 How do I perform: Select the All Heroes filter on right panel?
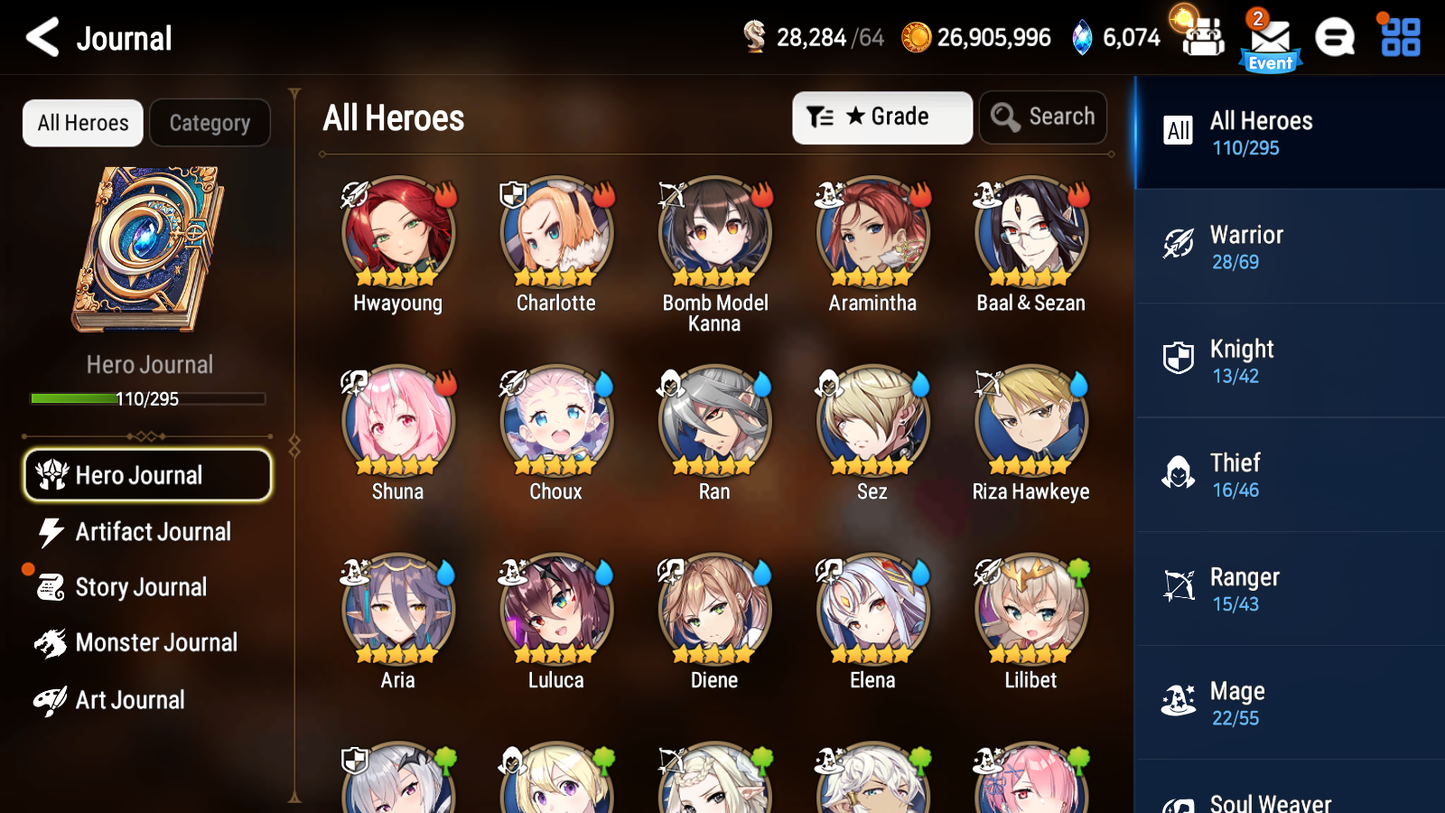pyautogui.click(x=1289, y=131)
